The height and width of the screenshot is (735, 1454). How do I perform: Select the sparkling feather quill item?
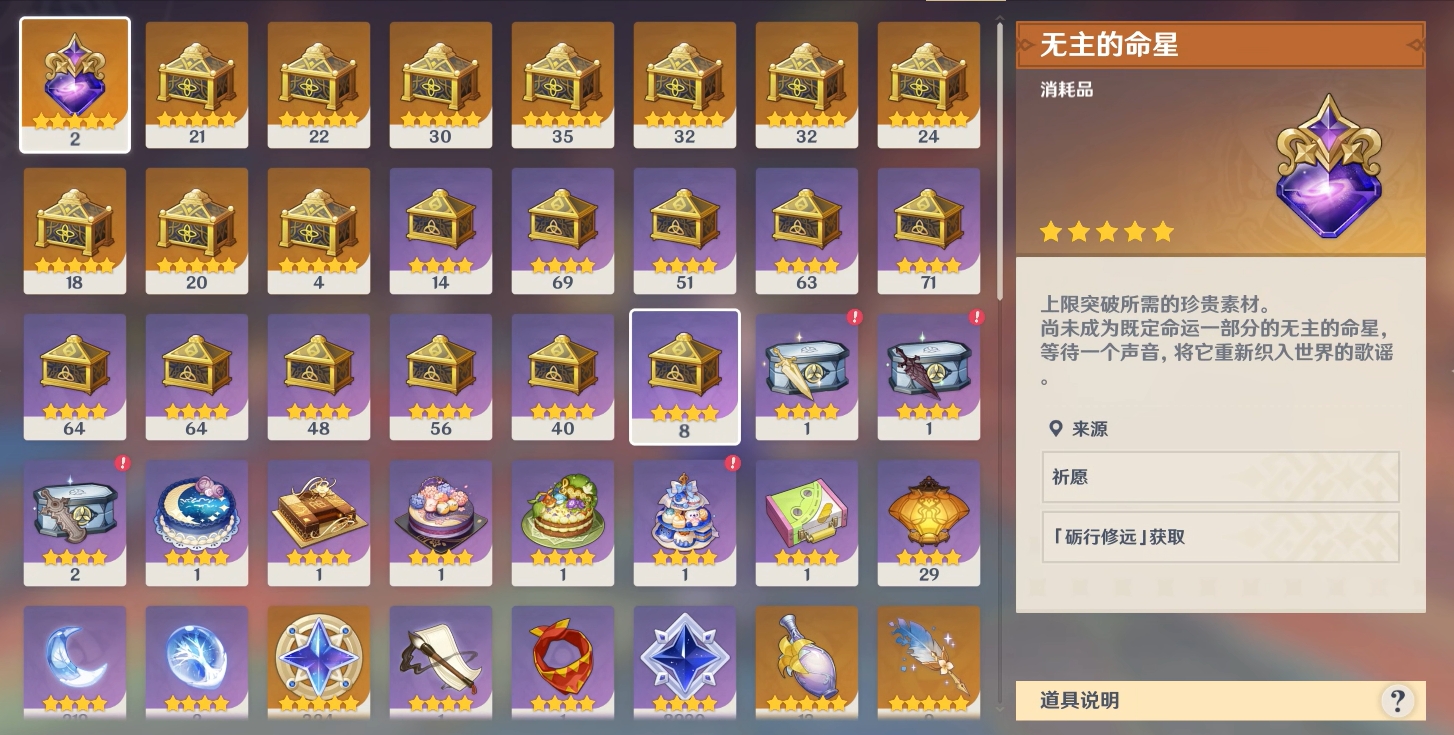click(x=929, y=658)
